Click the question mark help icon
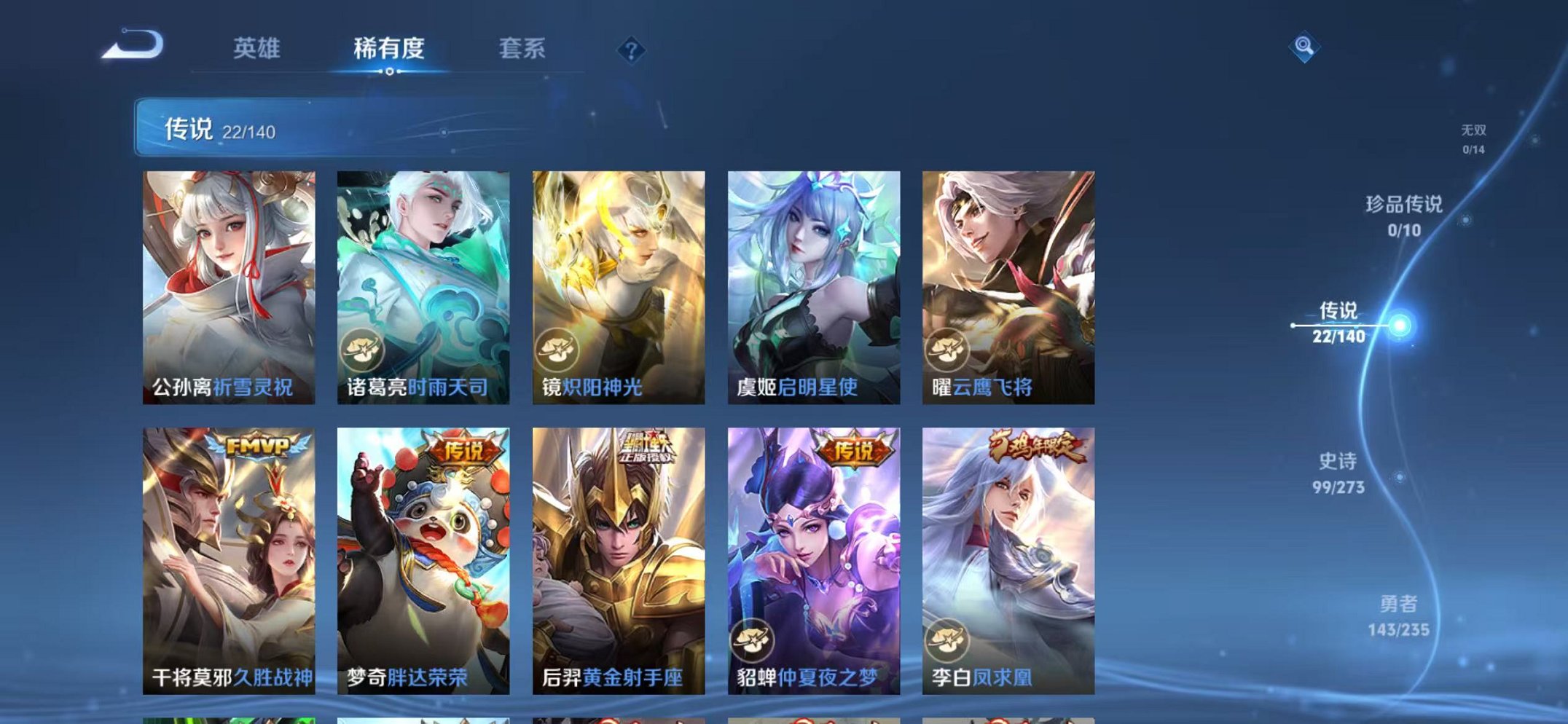 click(x=633, y=51)
